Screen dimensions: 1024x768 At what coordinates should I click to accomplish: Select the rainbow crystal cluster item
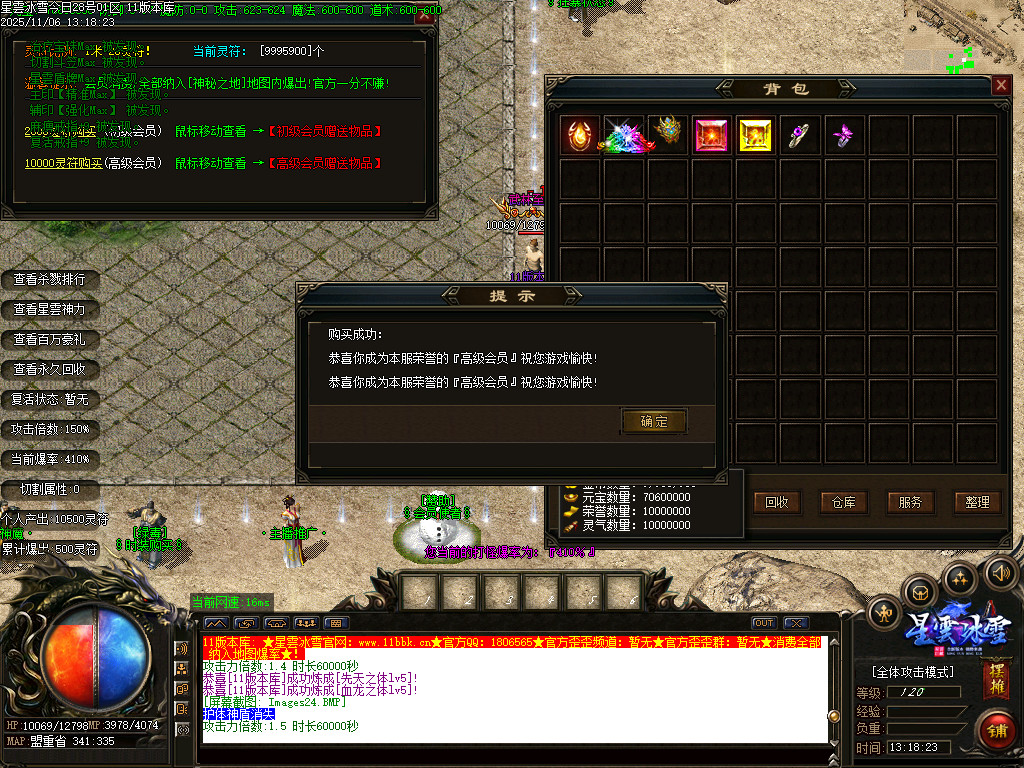coord(624,135)
